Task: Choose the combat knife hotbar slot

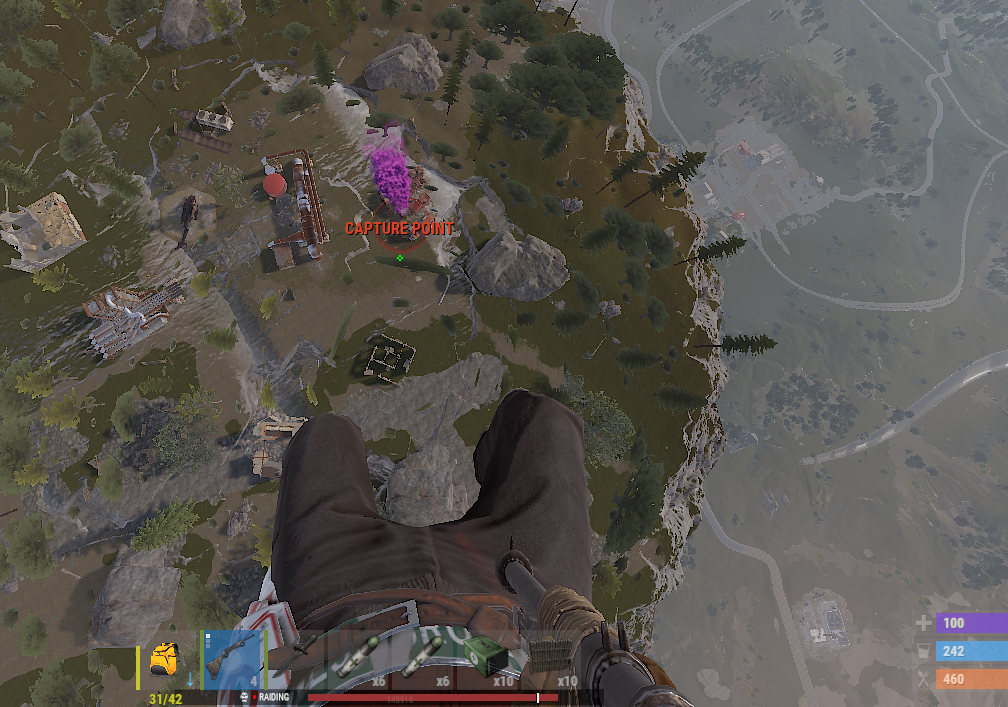Action: (x=298, y=658)
